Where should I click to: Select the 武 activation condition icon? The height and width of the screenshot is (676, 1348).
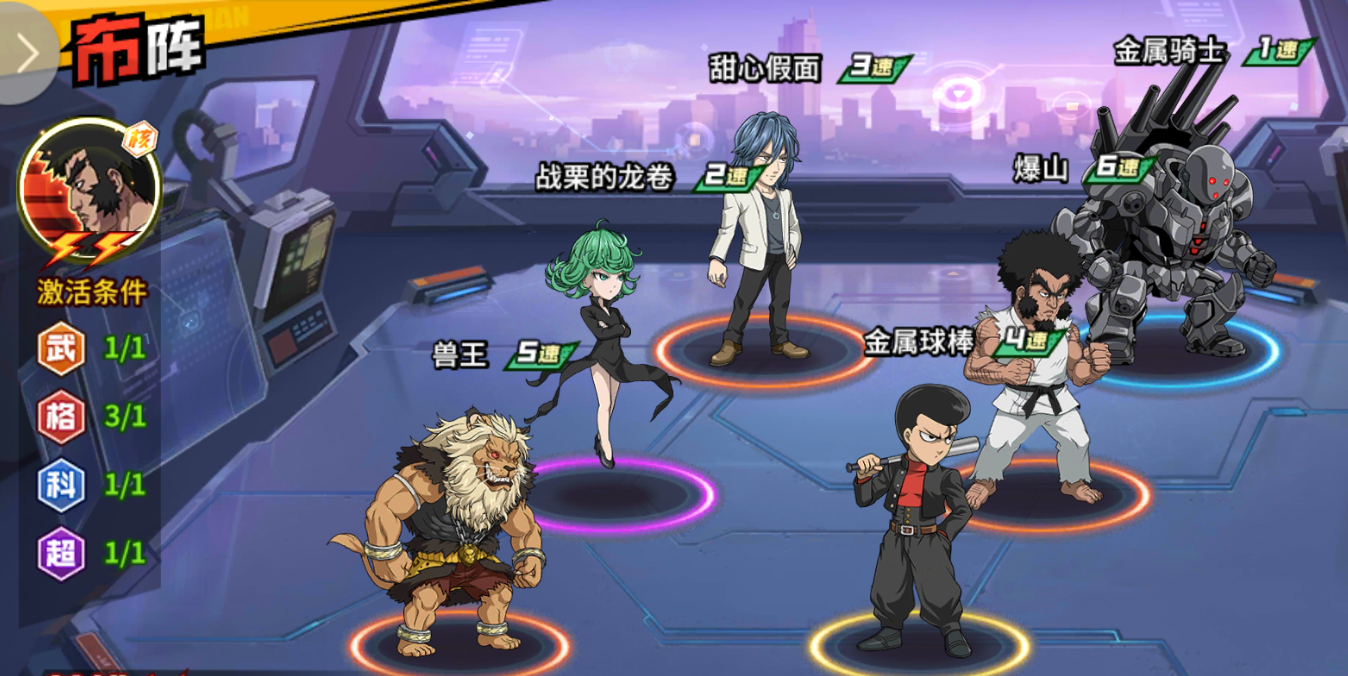click(x=61, y=349)
